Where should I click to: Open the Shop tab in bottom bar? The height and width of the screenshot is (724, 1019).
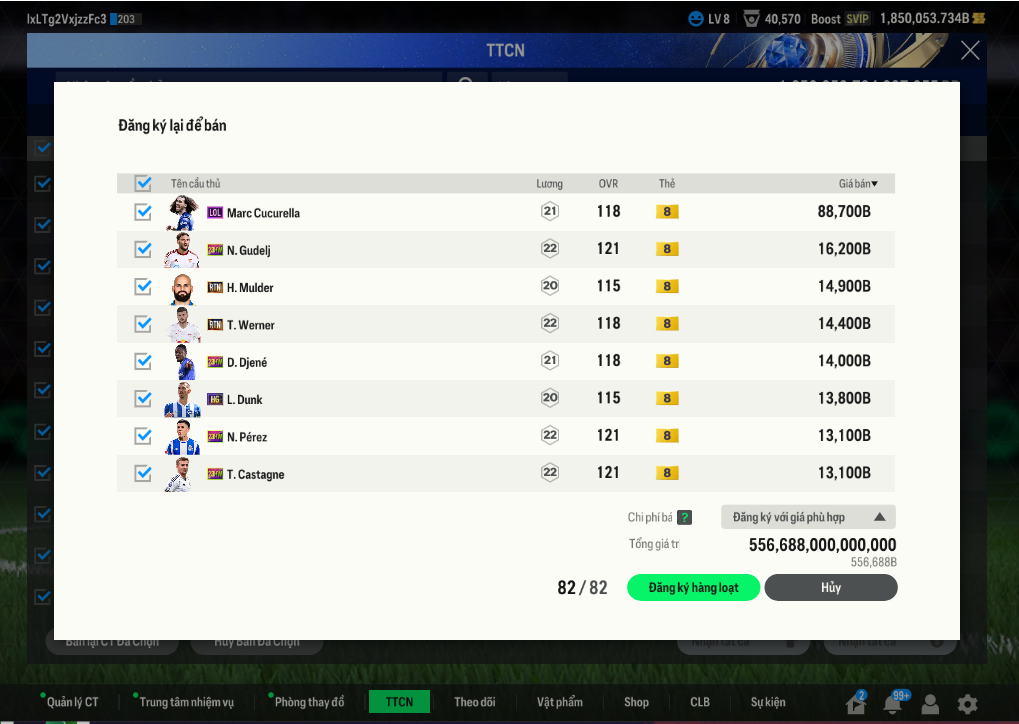(636, 702)
